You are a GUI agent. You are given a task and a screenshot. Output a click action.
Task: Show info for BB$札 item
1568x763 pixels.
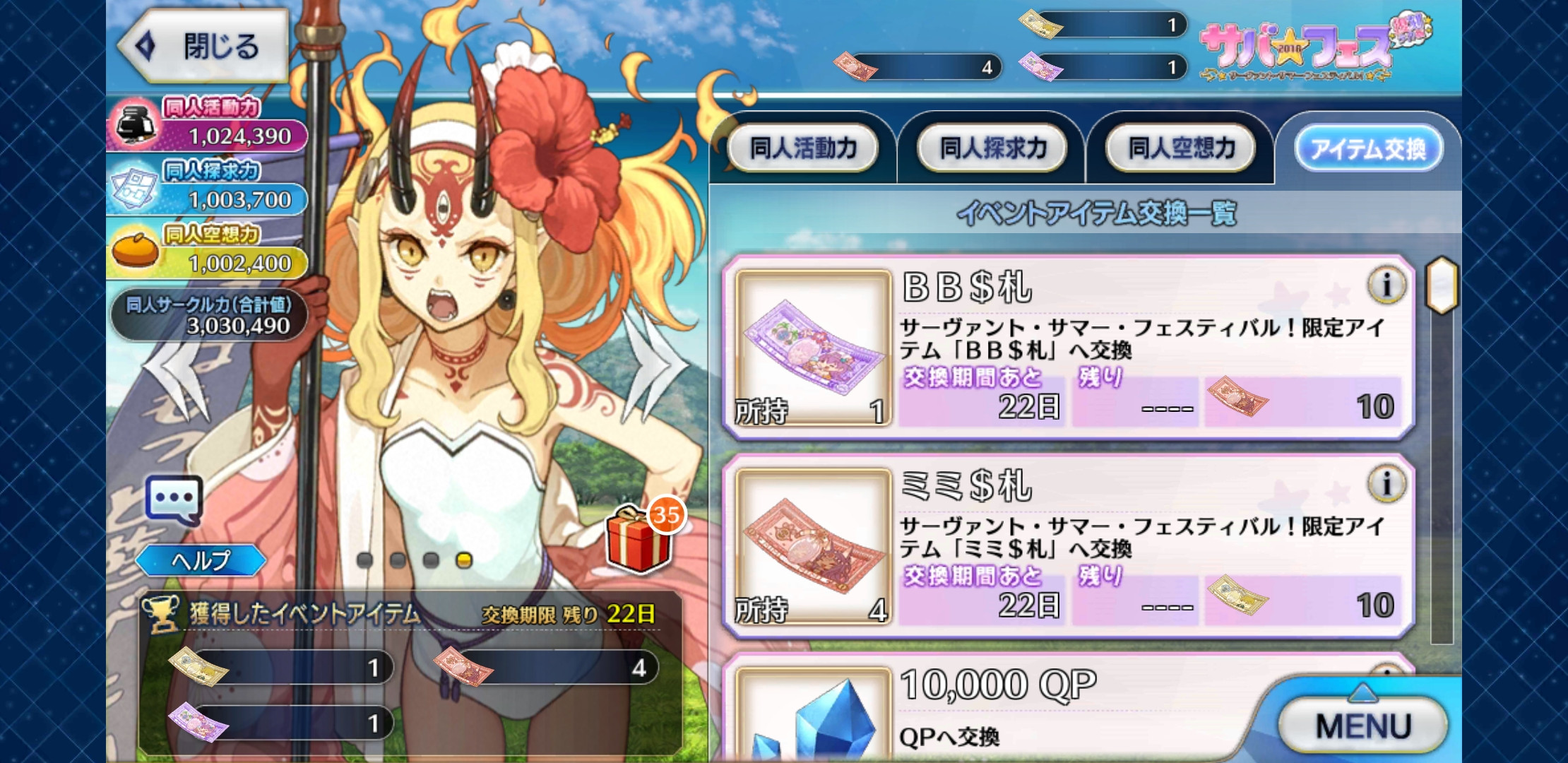tap(1386, 285)
